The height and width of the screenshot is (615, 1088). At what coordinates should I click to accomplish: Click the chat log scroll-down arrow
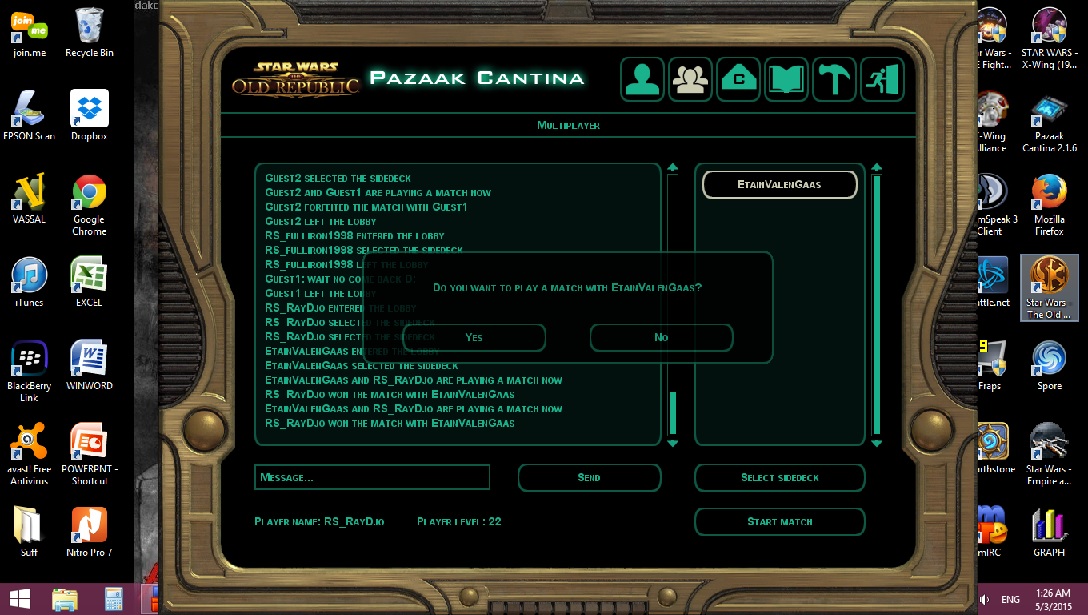point(673,442)
